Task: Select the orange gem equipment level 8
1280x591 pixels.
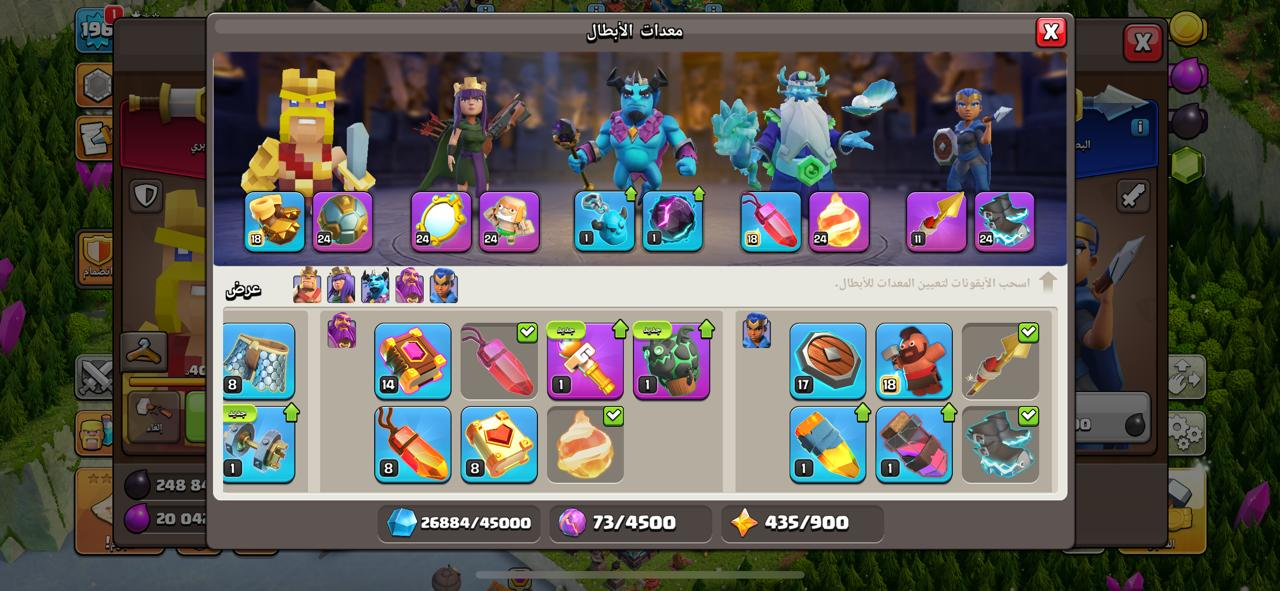Action: [413, 444]
